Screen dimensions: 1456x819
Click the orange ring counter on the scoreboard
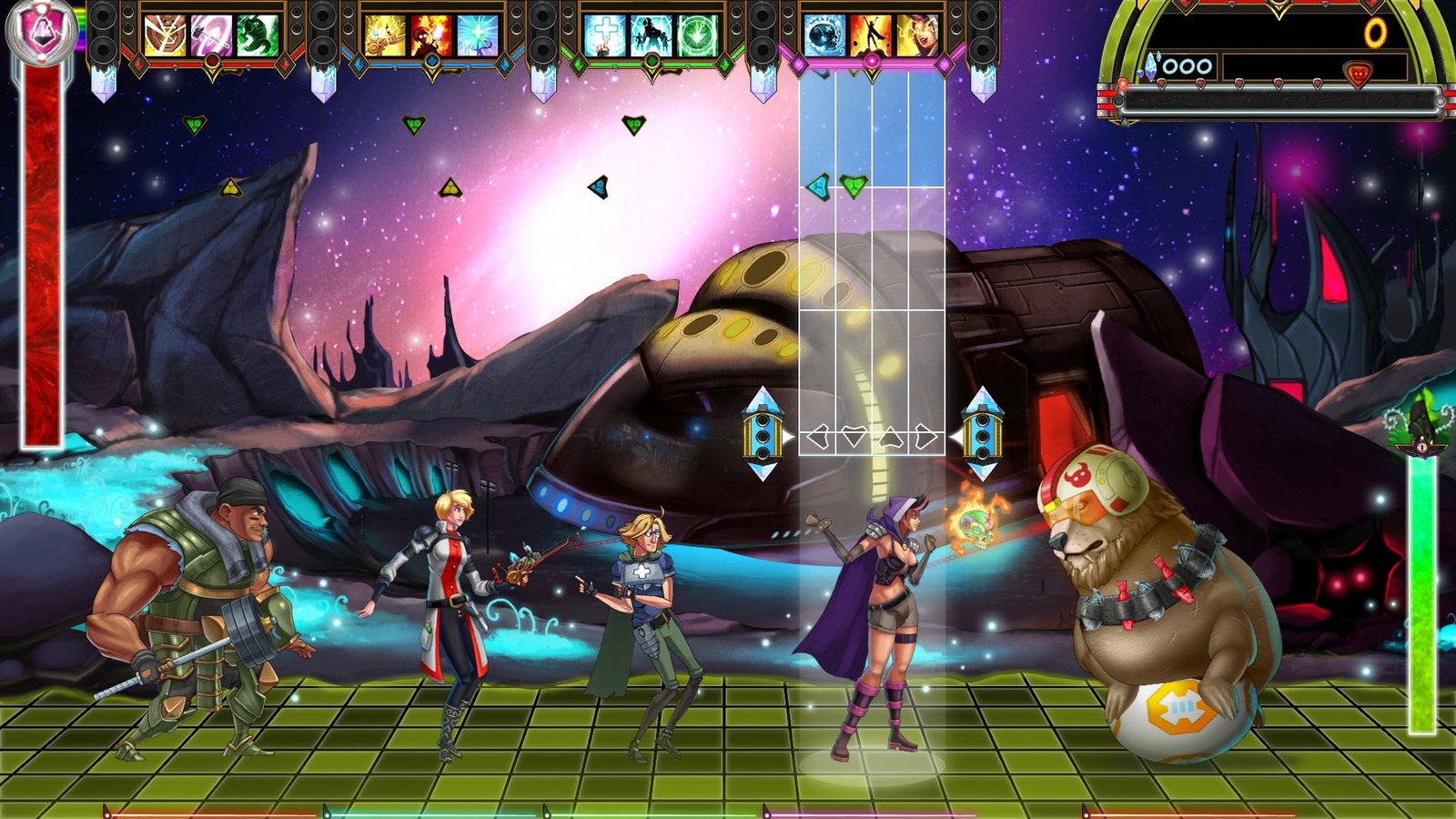(1375, 34)
